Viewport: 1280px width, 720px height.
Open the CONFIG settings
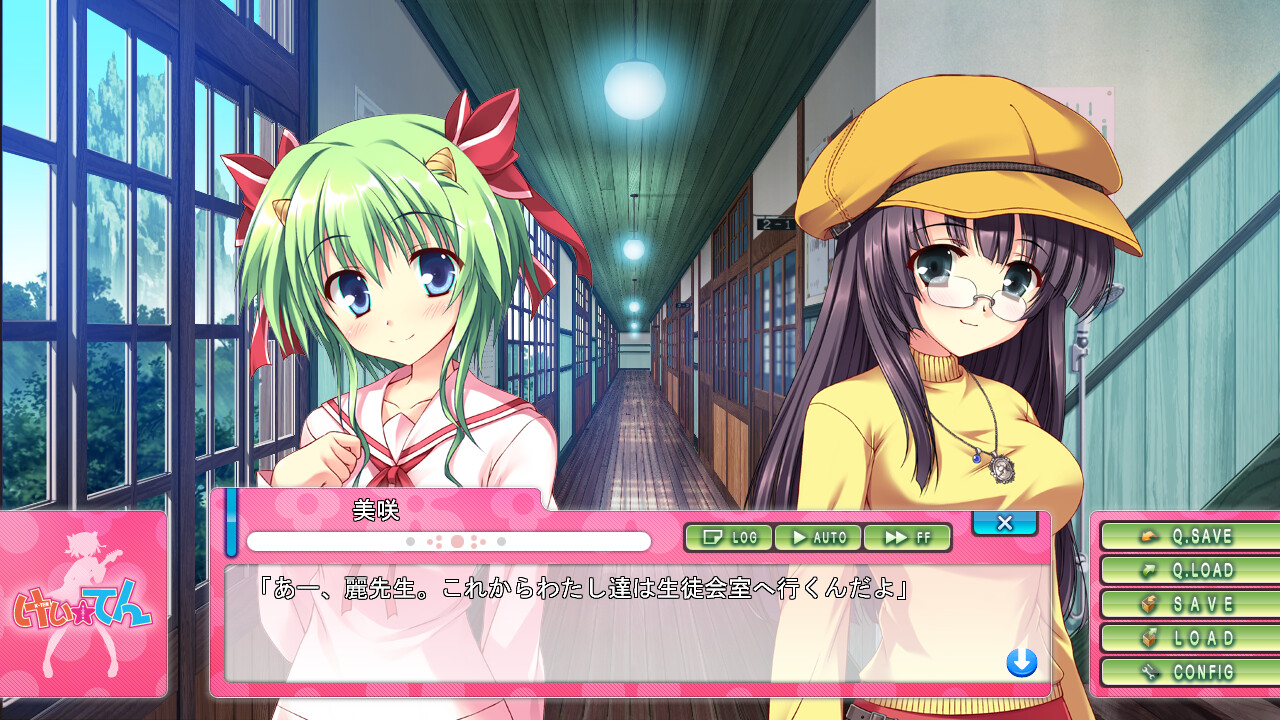1186,672
